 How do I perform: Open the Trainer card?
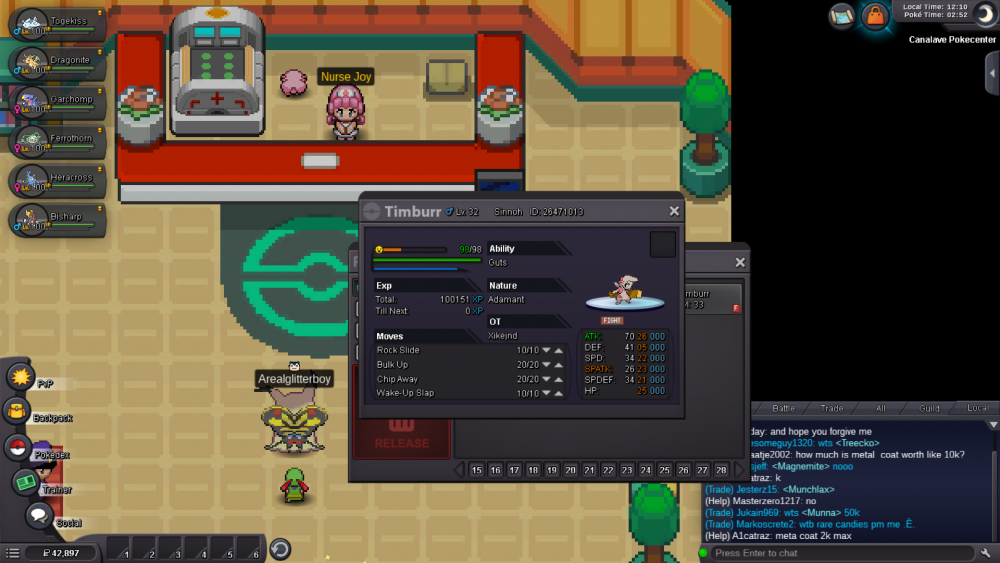coord(25,482)
